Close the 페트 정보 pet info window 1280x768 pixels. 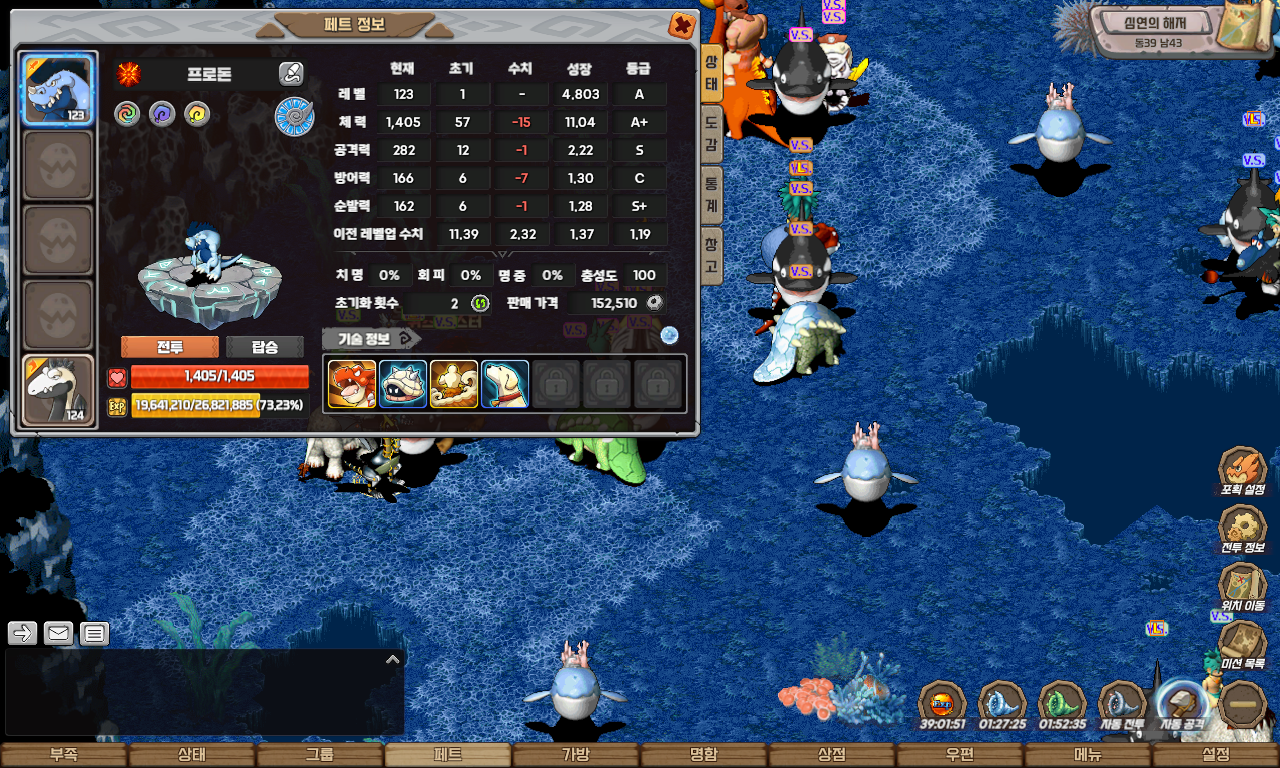tap(681, 25)
